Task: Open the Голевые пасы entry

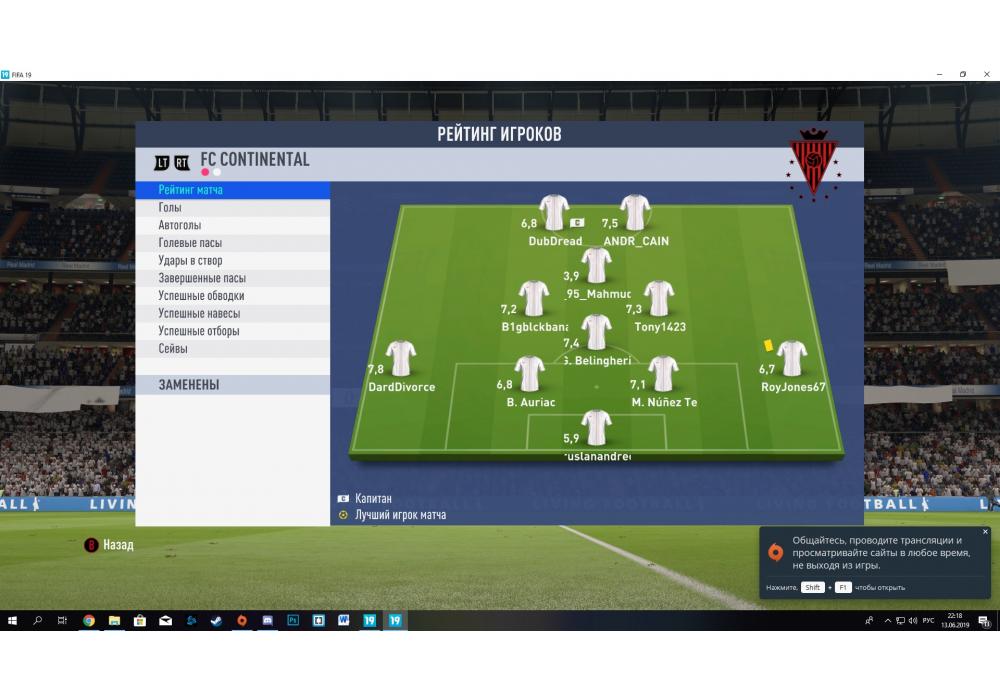Action: pos(190,243)
